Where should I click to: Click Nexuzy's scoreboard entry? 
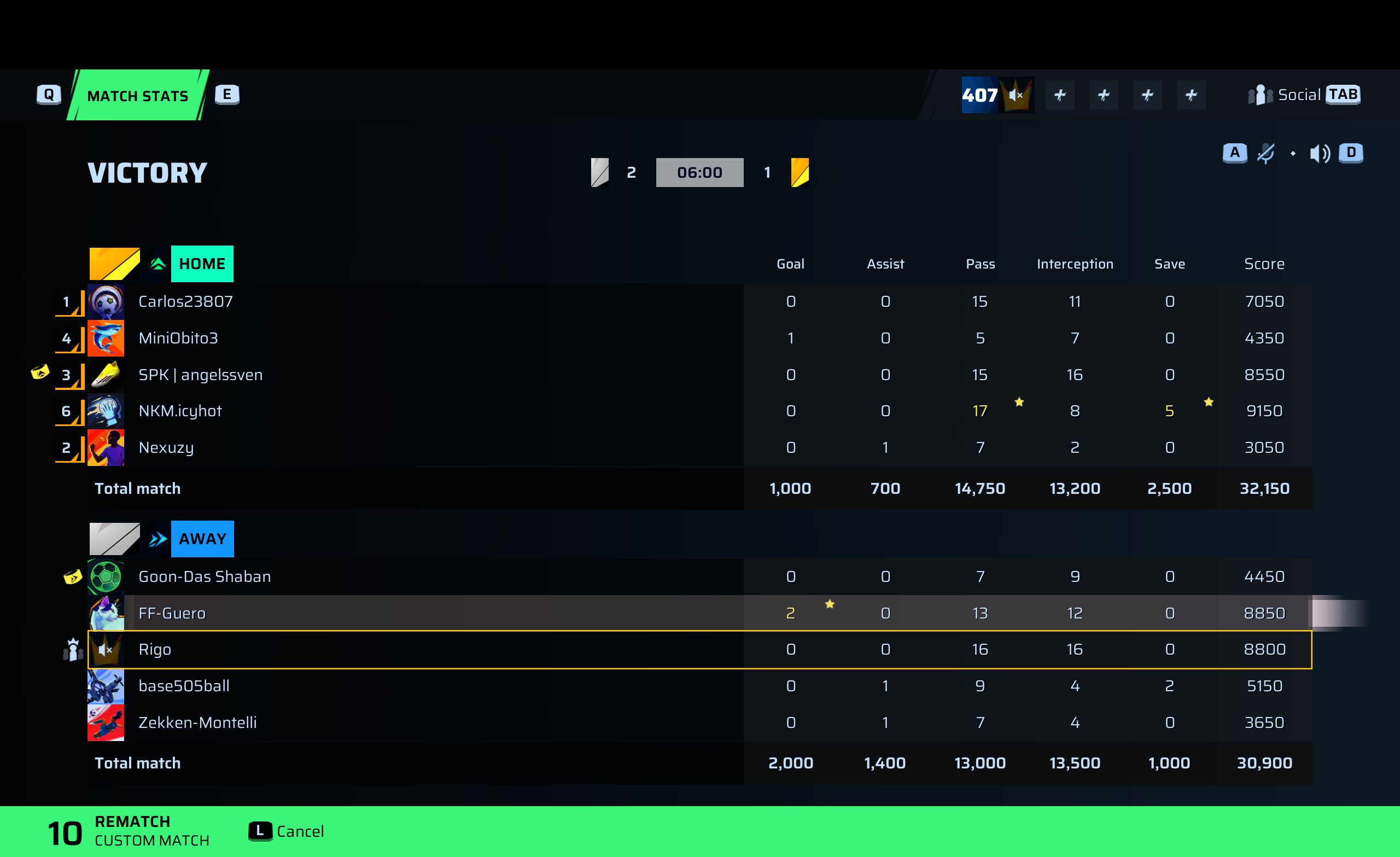[166, 447]
